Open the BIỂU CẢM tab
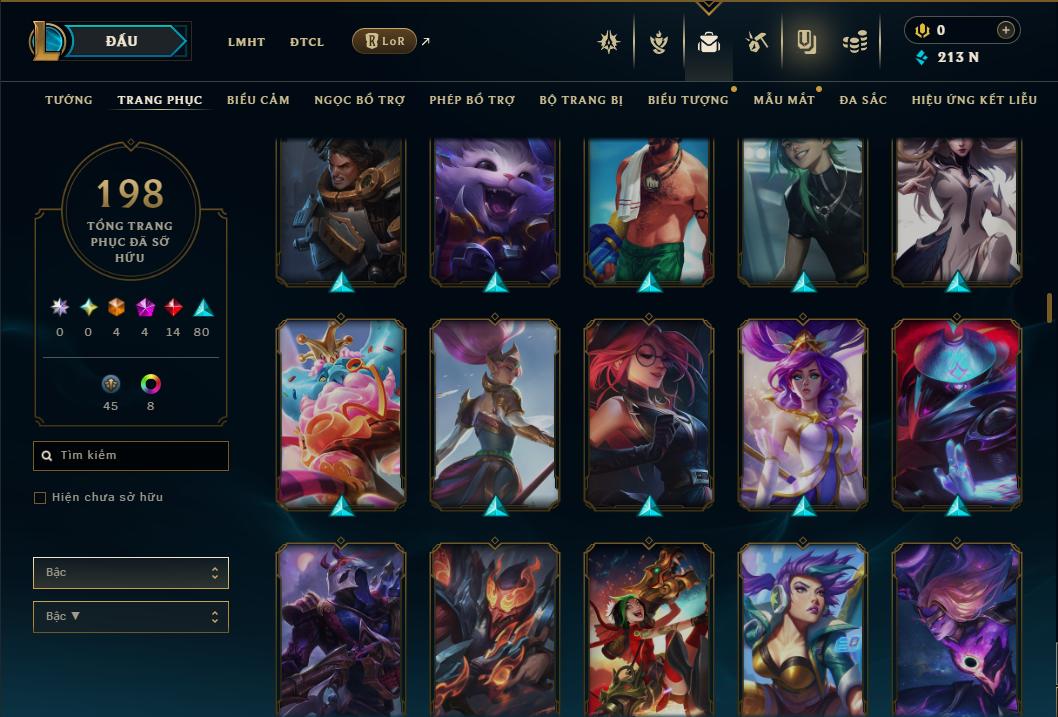 point(258,100)
